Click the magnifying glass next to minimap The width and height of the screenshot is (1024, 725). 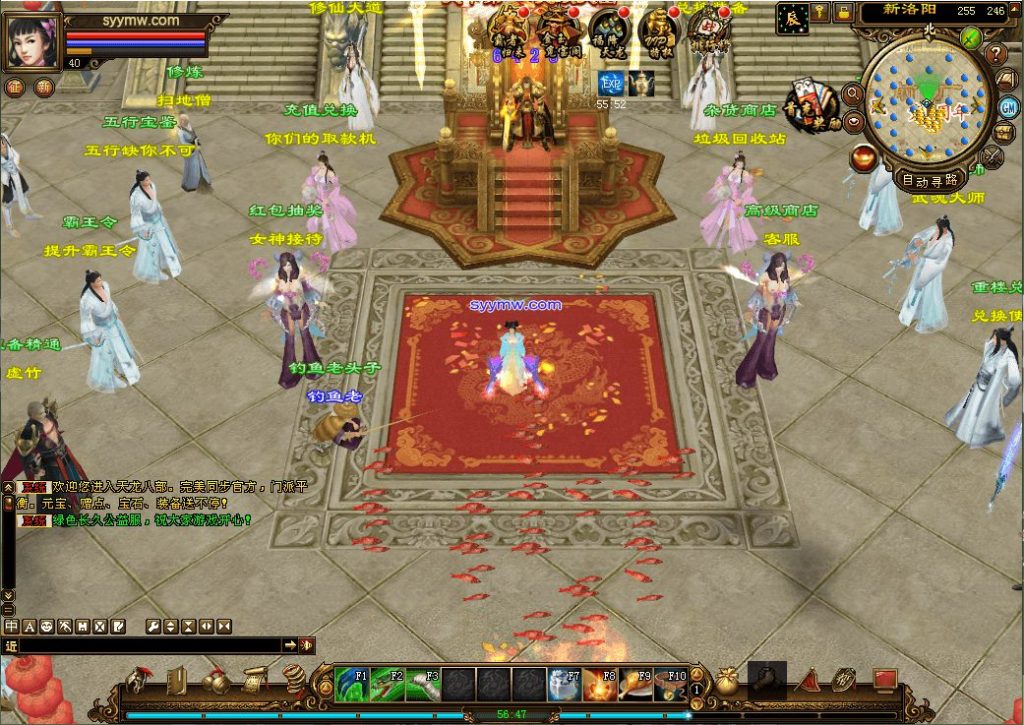[x=853, y=94]
